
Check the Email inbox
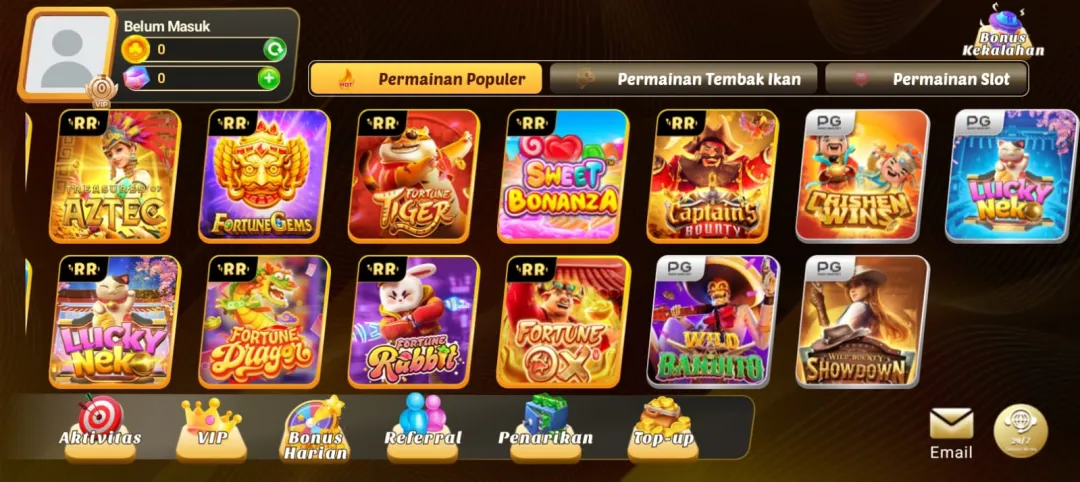pyautogui.click(x=951, y=432)
